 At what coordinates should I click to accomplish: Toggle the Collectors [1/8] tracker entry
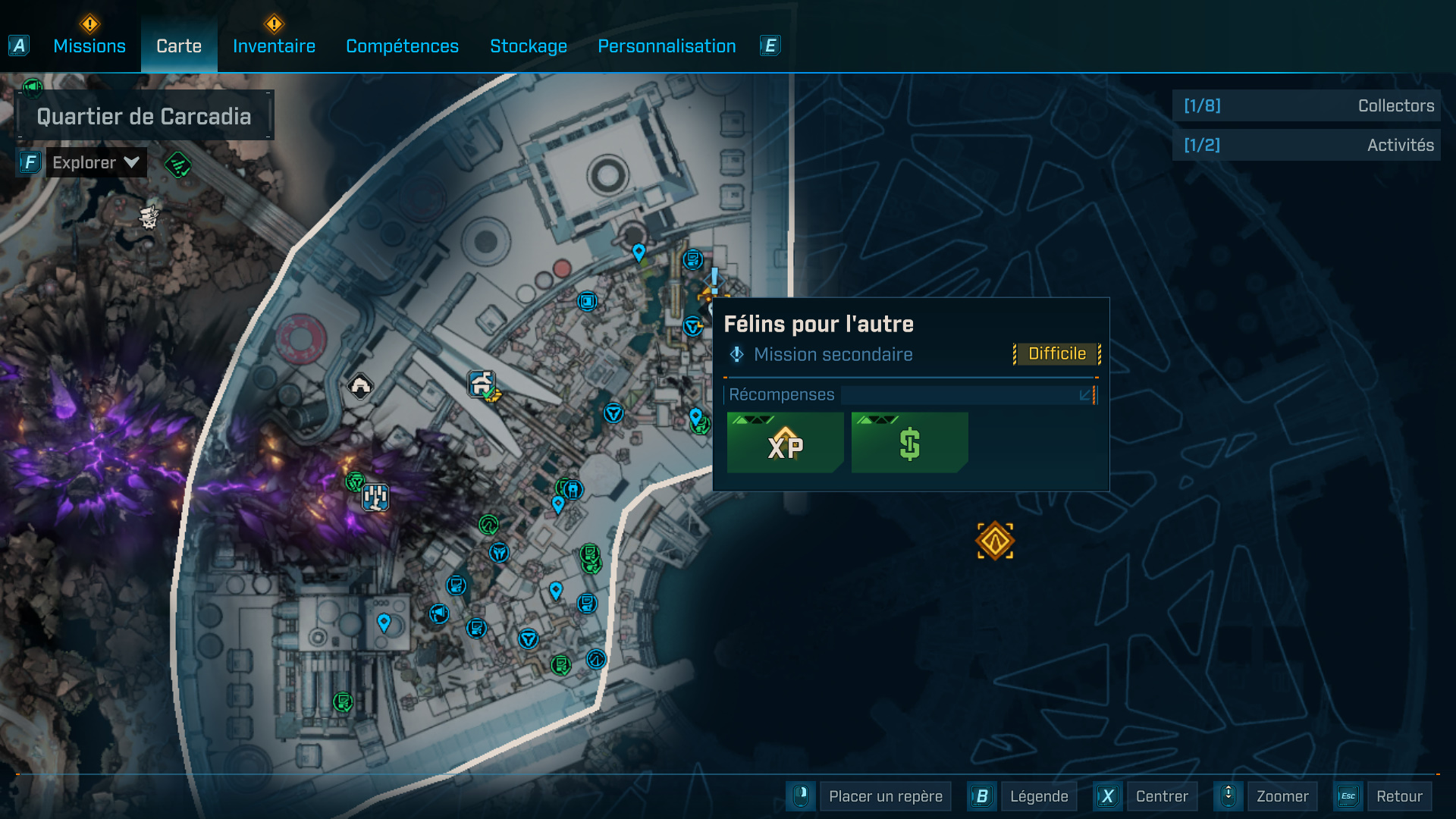(x=1306, y=105)
